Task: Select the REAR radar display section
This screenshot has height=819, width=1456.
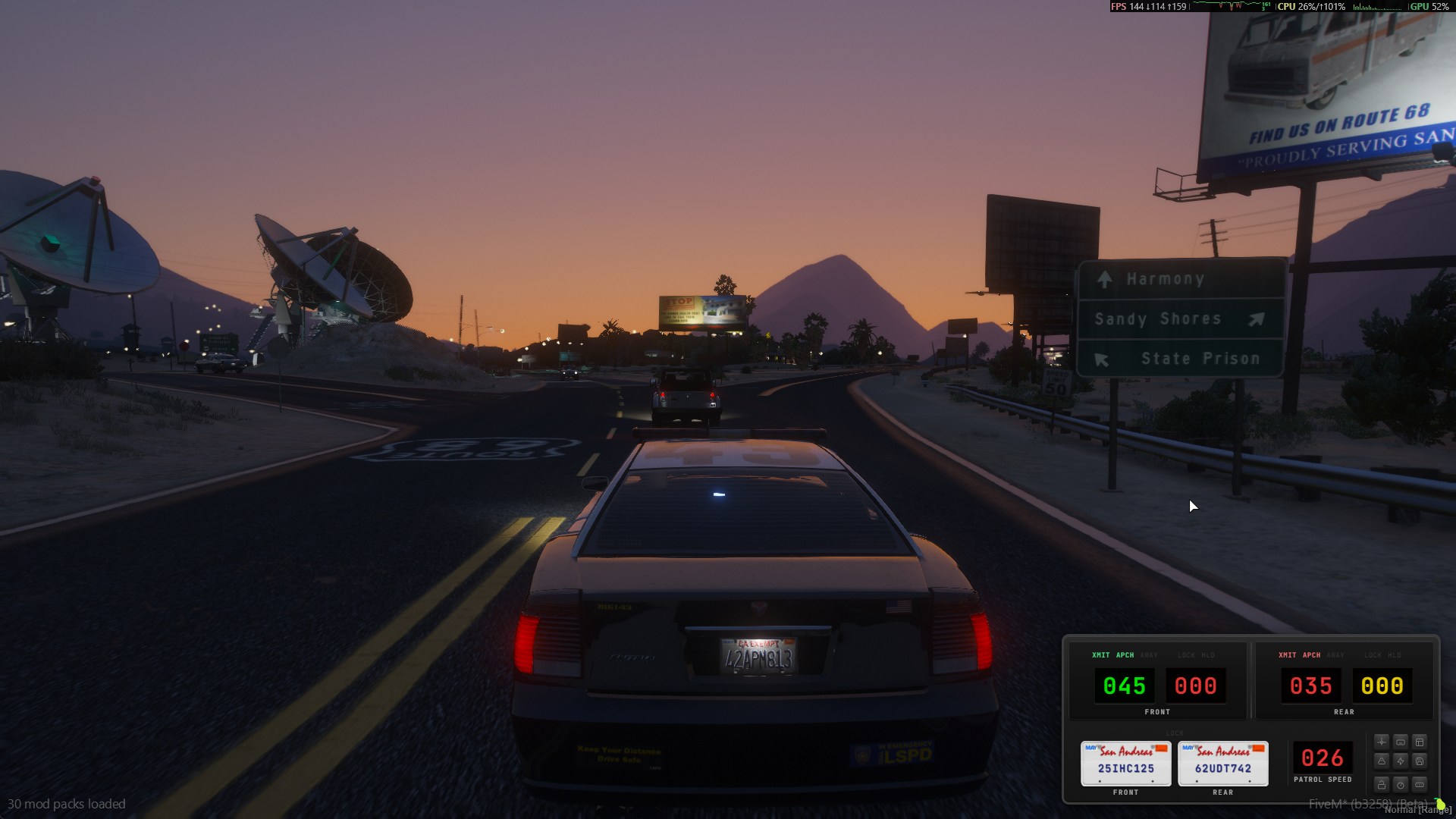Action: 1344,712
